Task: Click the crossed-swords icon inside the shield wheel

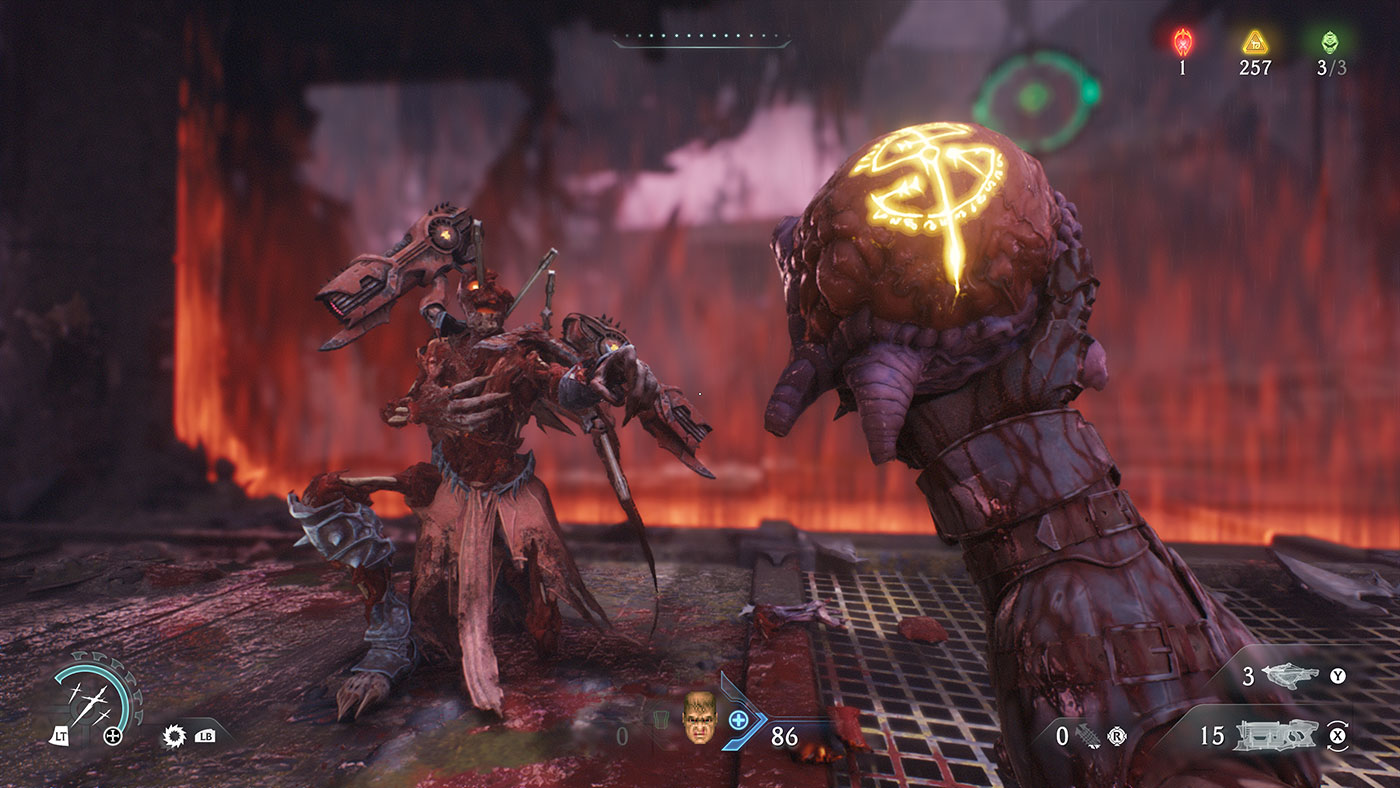Action: (x=90, y=702)
